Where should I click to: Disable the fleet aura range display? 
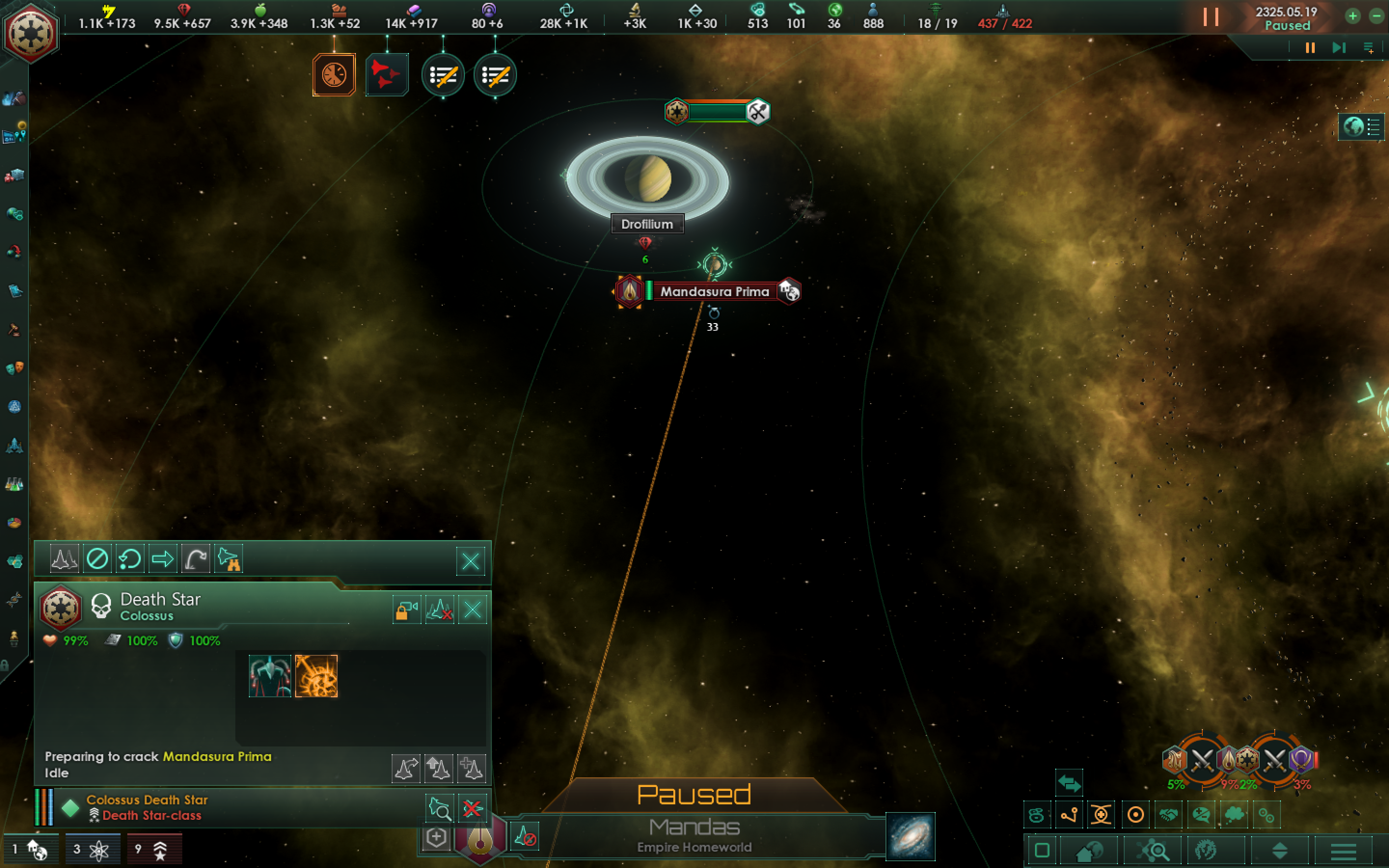click(x=440, y=609)
